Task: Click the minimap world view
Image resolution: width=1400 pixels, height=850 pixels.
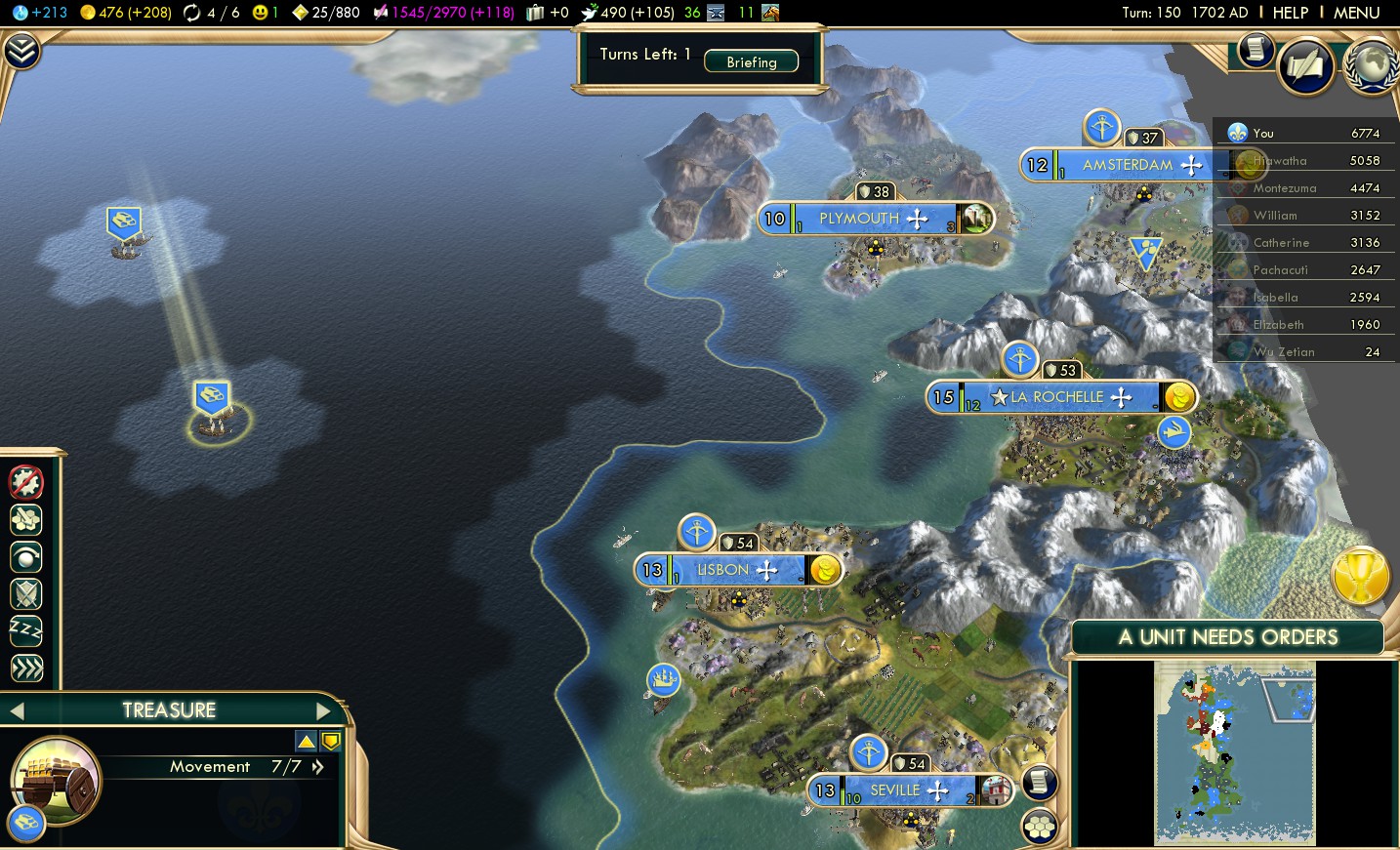Action: (x=1234, y=751)
